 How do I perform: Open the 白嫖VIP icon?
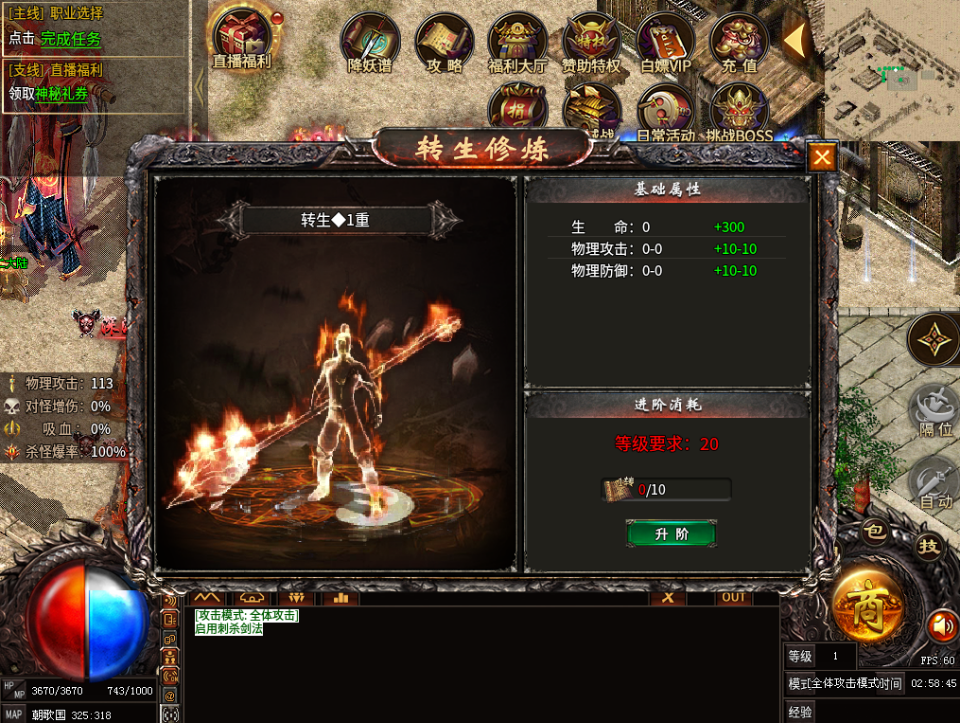[x=666, y=41]
